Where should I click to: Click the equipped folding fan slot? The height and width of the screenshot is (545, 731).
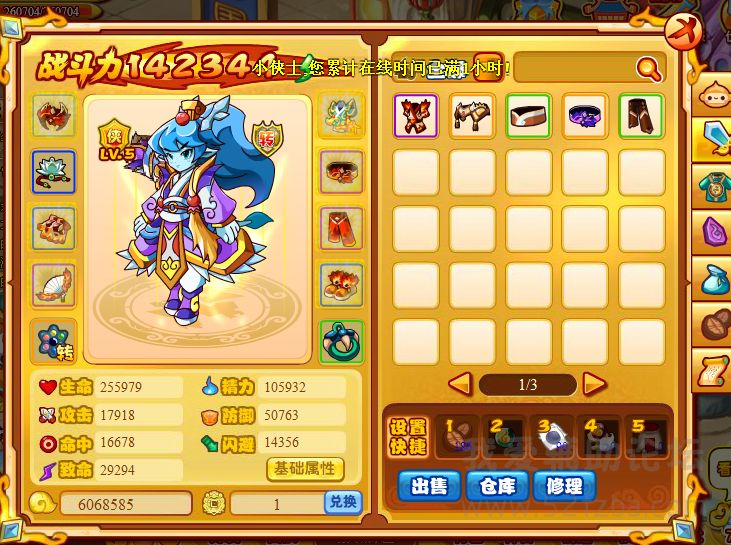pos(54,285)
